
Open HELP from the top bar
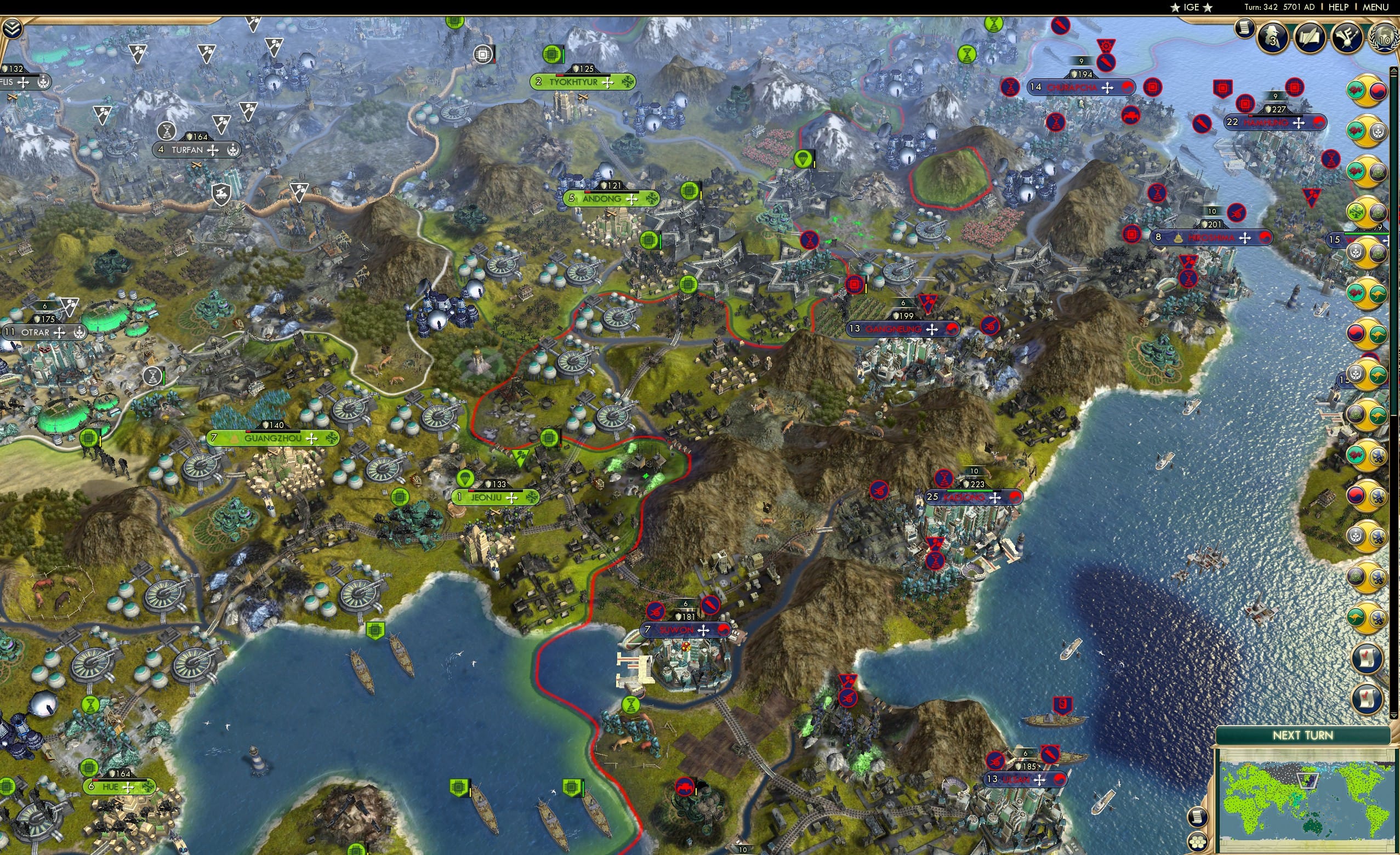[x=1338, y=7]
